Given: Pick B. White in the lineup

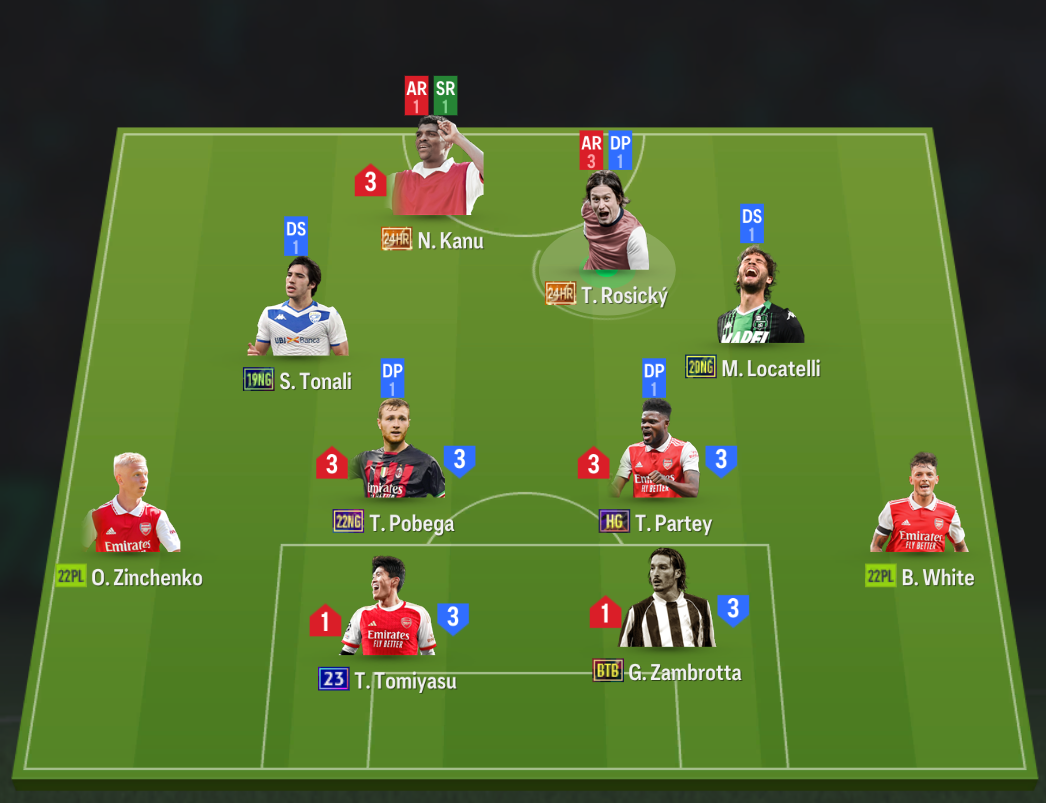Looking at the screenshot, I should (x=920, y=510).
